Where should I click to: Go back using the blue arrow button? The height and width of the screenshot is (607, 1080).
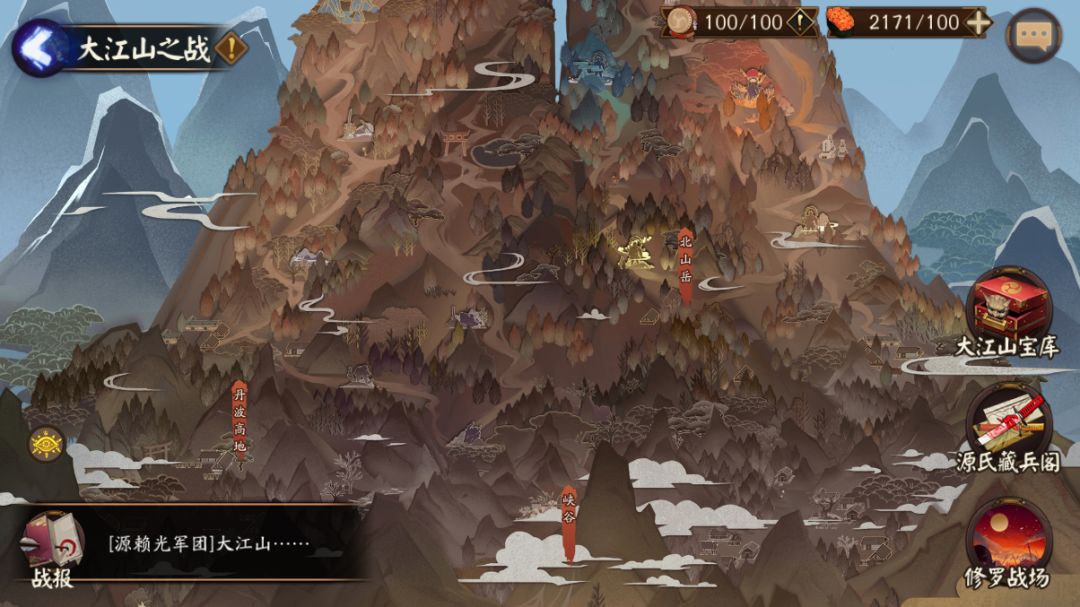(39, 48)
